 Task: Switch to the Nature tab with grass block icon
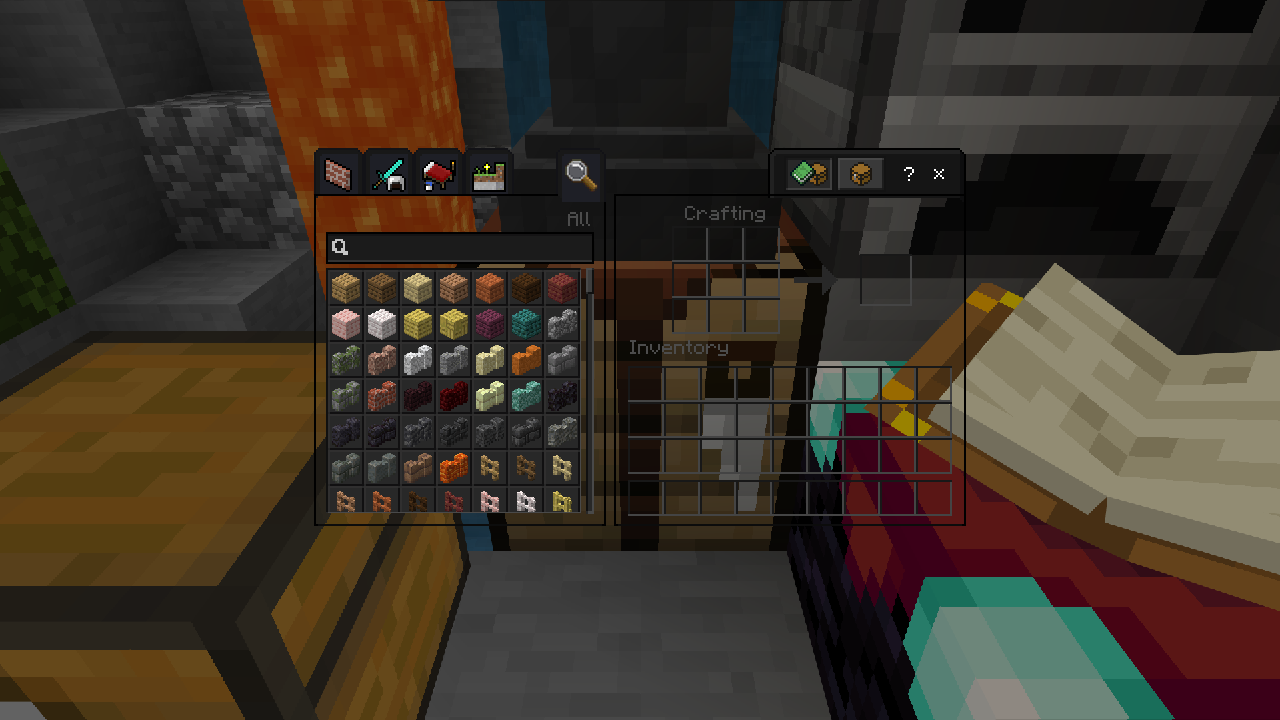(489, 174)
